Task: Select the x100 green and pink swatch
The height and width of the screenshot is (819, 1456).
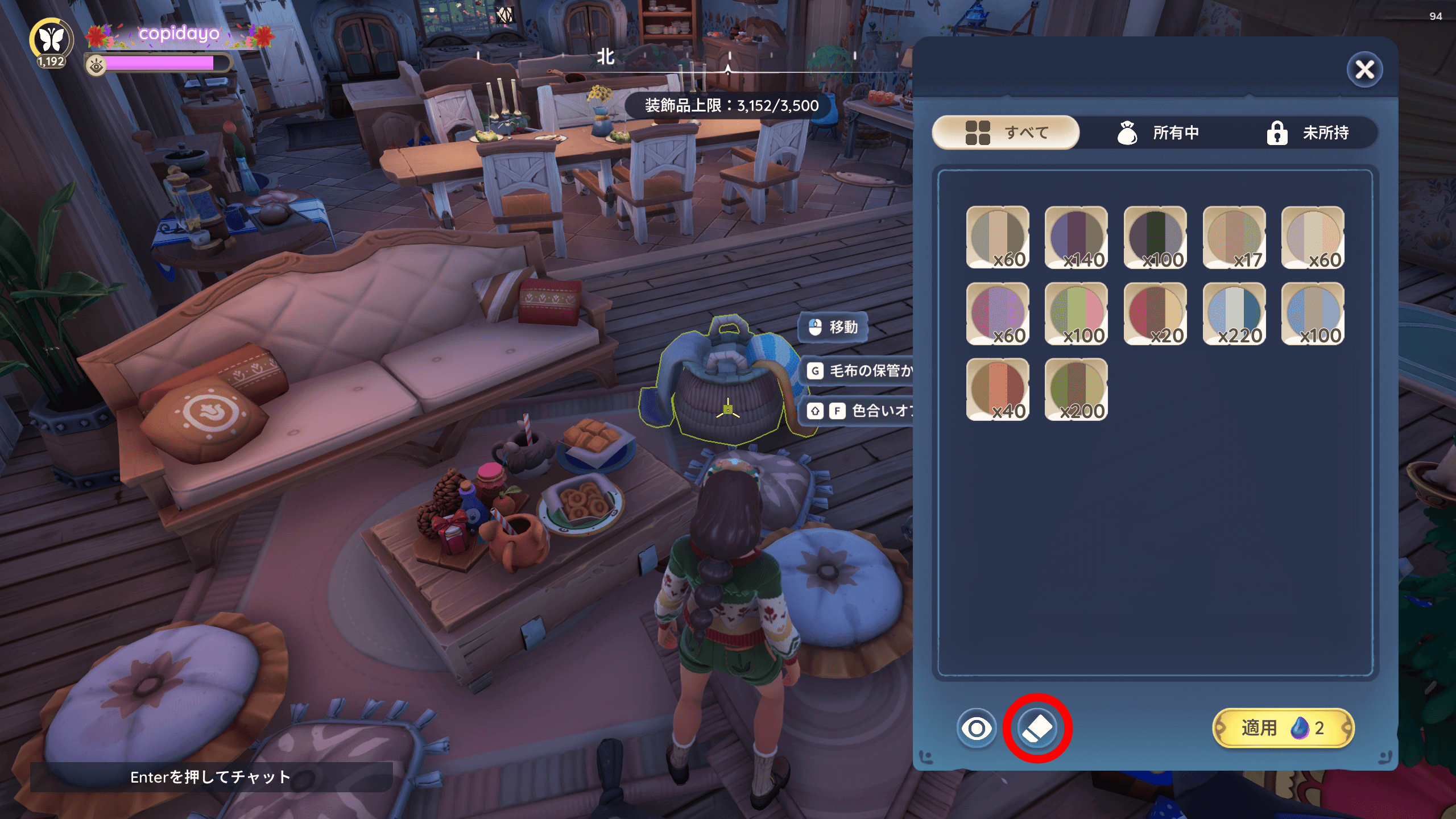Action: tap(1076, 313)
